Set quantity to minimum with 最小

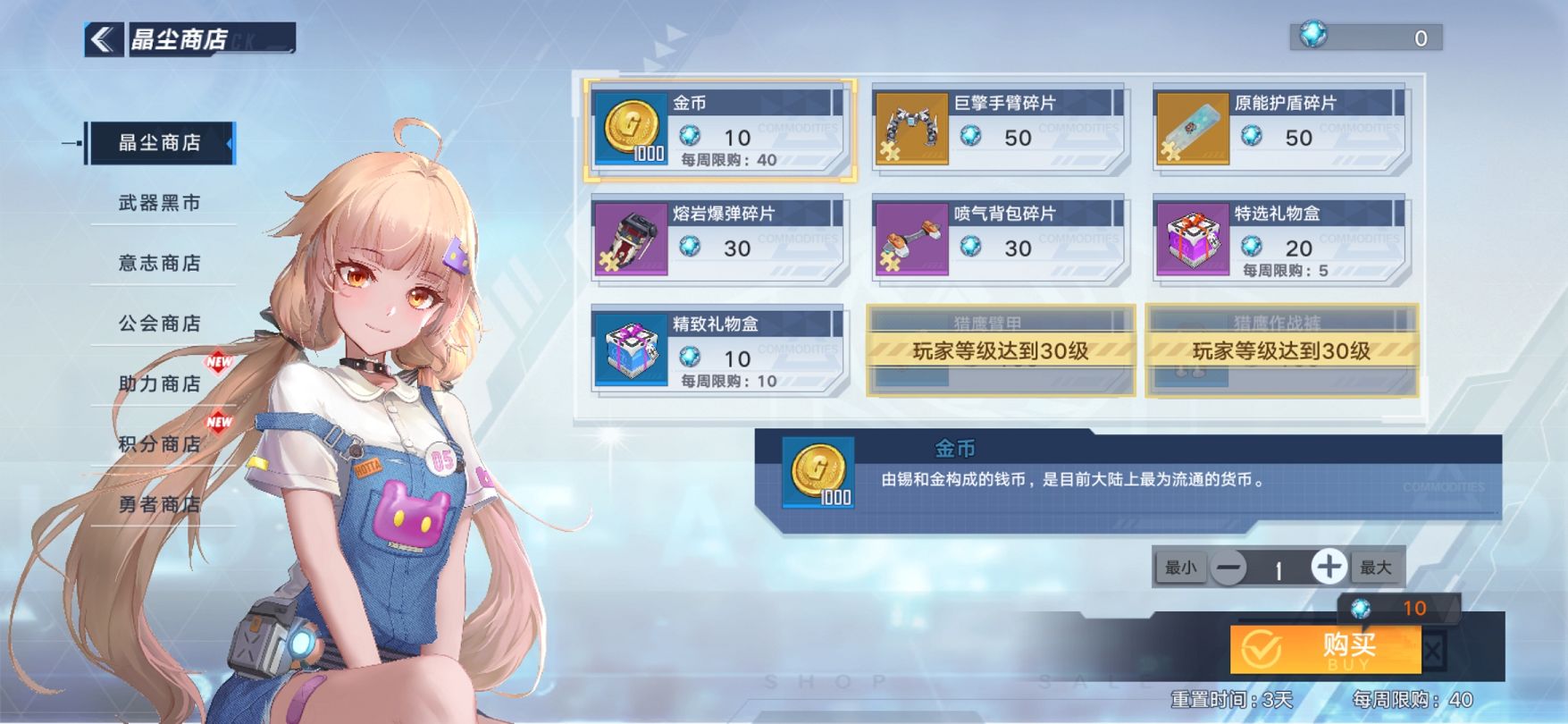1180,568
